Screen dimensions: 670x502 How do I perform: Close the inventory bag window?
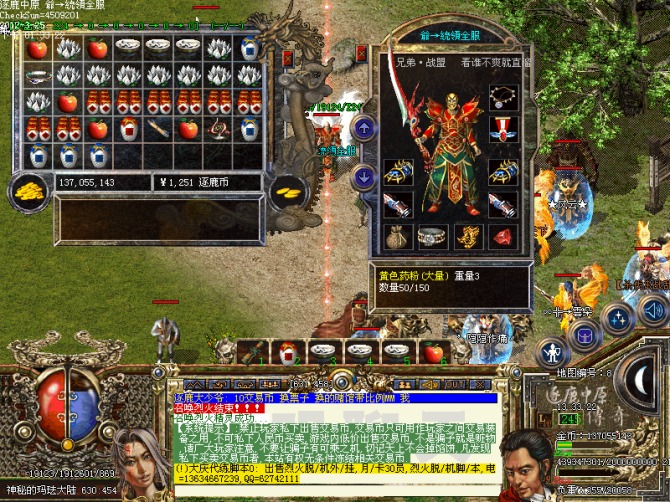click(x=287, y=57)
